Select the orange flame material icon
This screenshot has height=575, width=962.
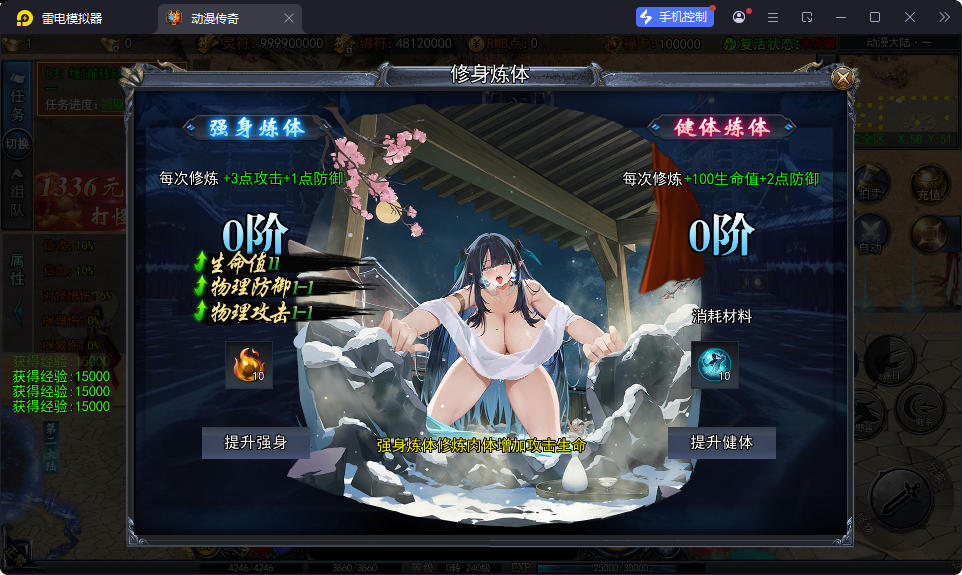[249, 365]
